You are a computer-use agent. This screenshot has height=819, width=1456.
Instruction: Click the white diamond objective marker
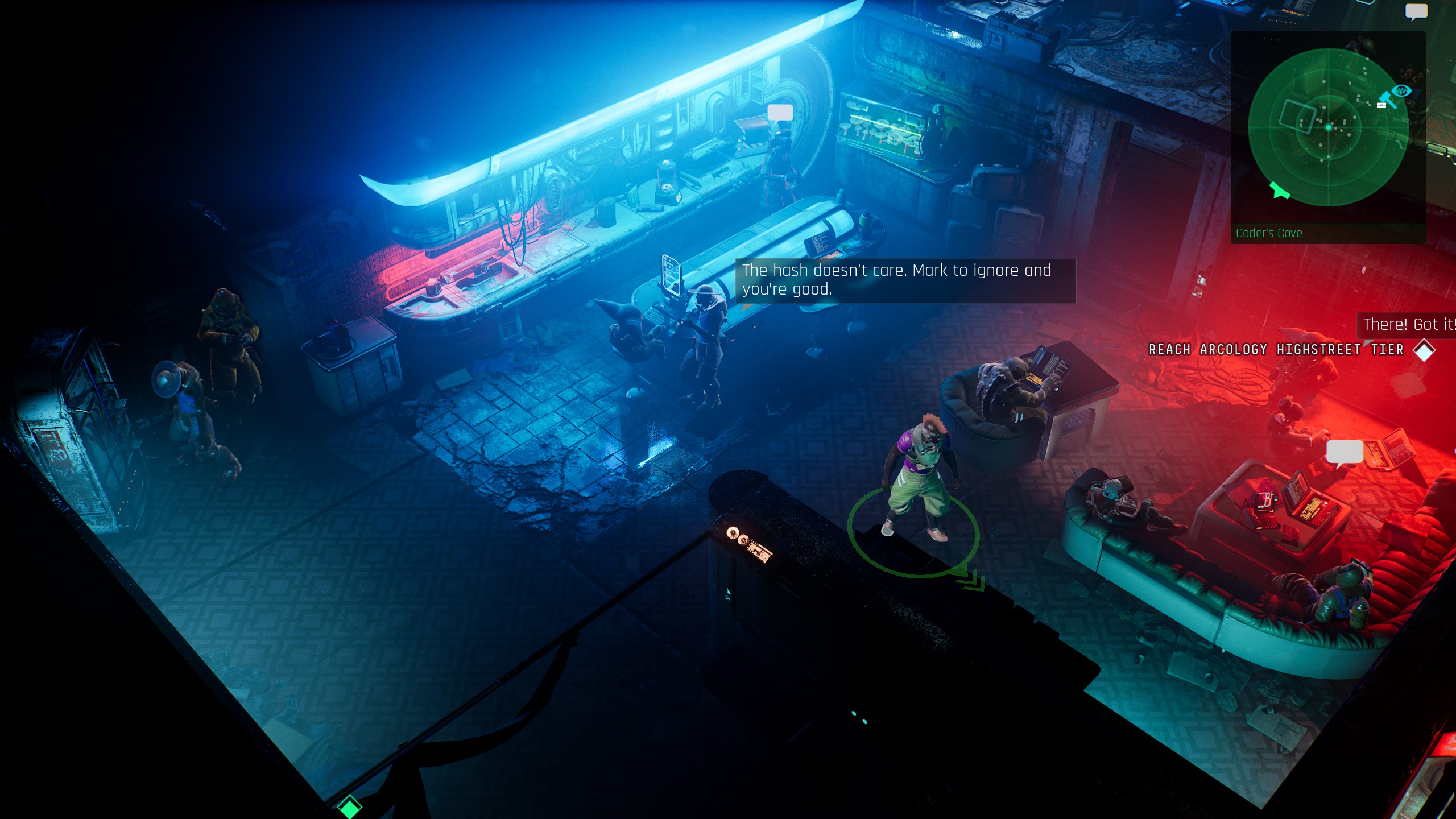coord(1424,350)
